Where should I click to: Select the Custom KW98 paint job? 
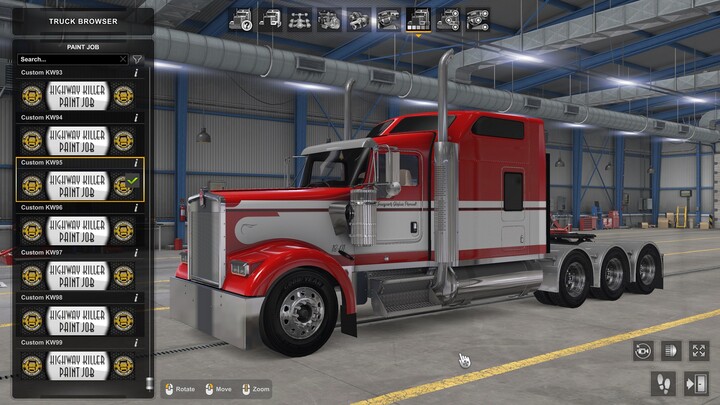click(x=78, y=320)
